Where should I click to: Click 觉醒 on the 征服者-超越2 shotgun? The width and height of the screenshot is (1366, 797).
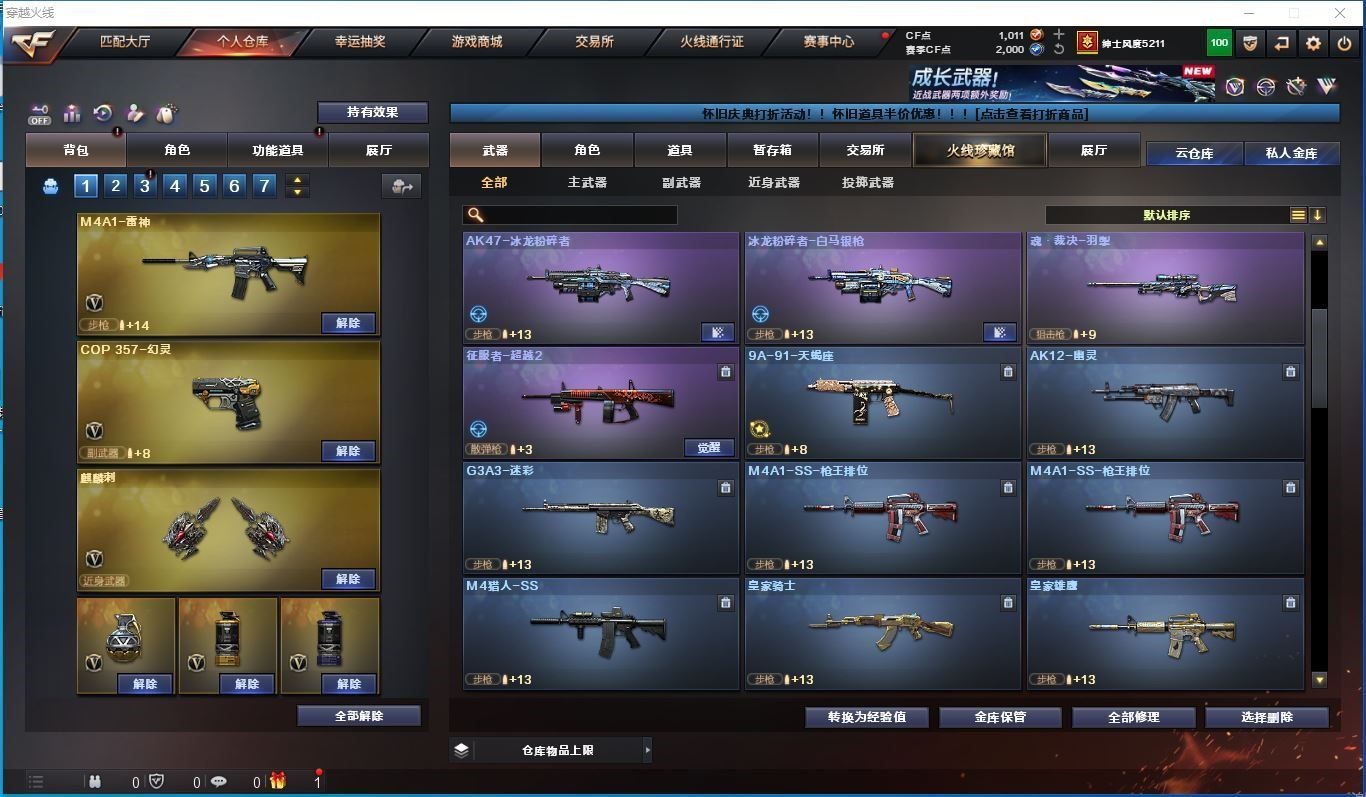[709, 447]
